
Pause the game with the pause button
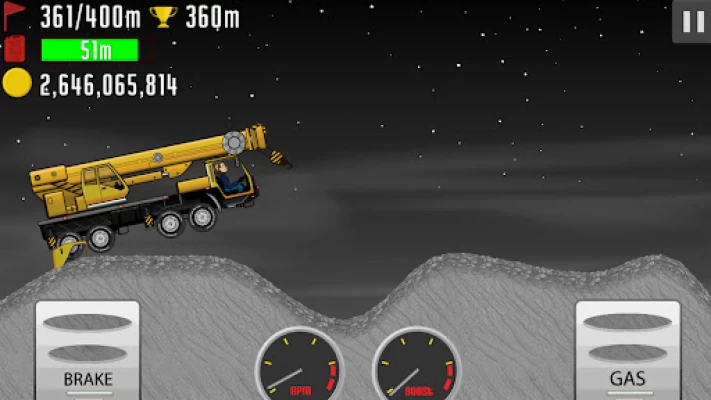coord(691,21)
